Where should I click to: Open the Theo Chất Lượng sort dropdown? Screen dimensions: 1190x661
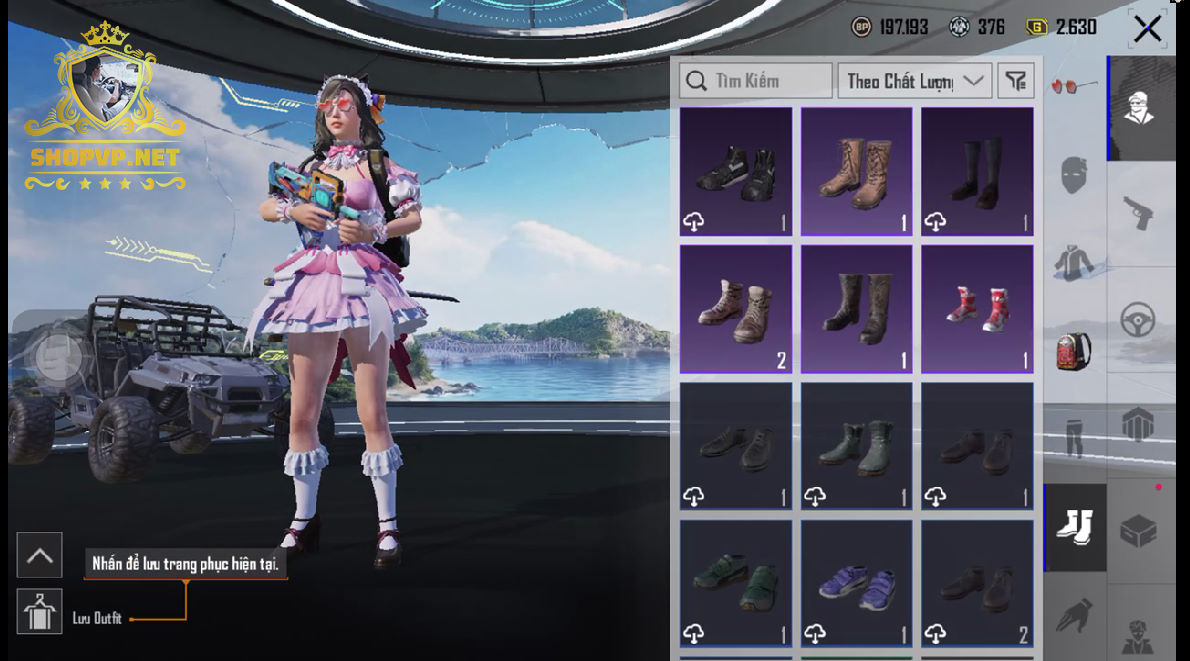pyautogui.click(x=914, y=81)
